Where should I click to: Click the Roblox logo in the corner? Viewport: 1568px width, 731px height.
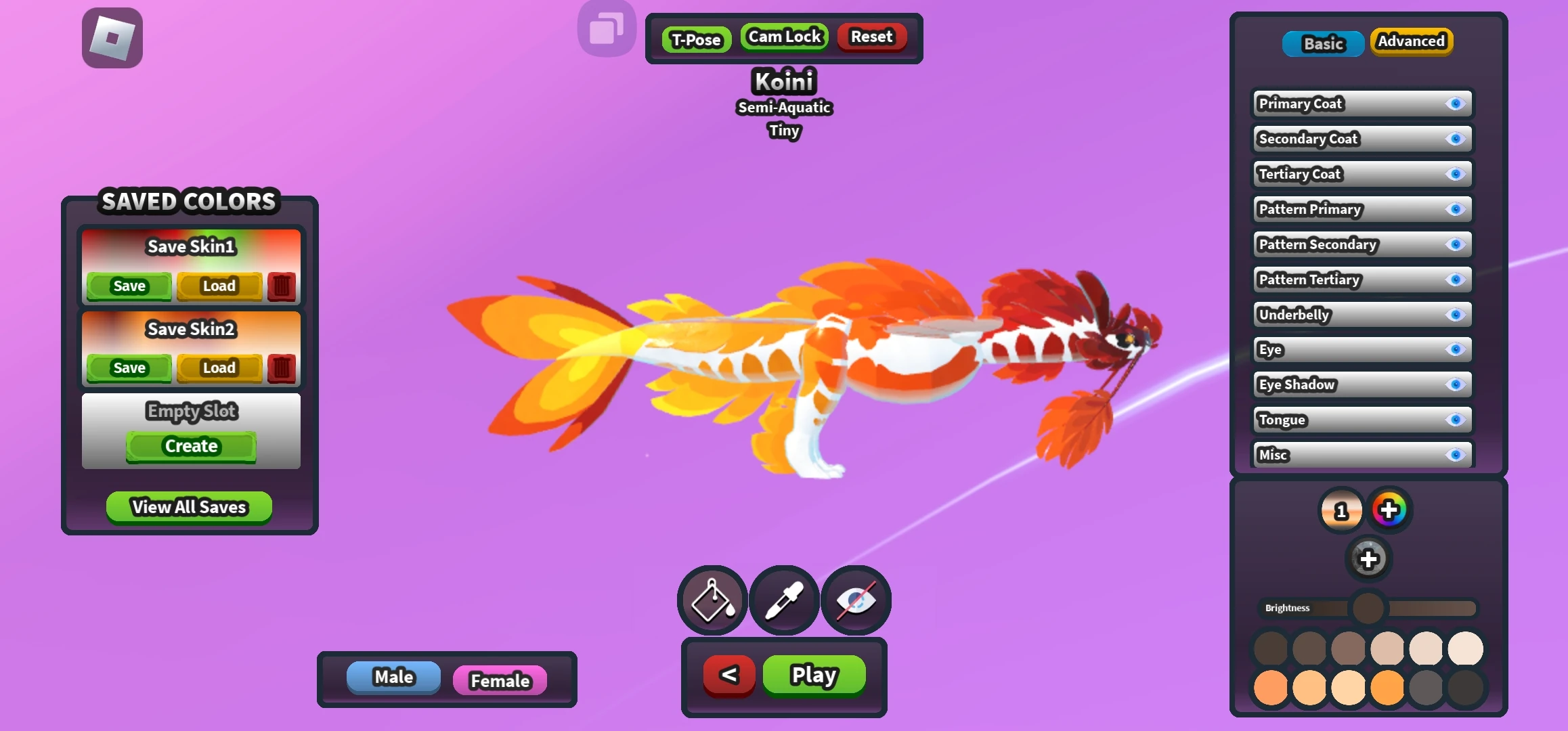(112, 37)
